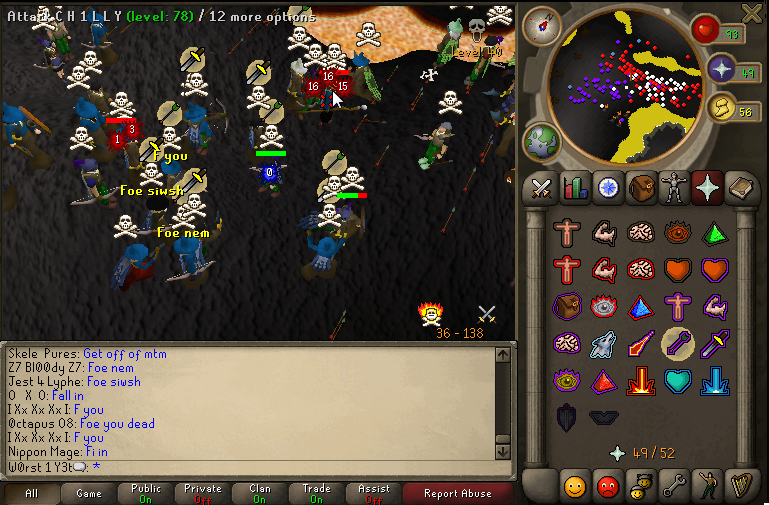The height and width of the screenshot is (505, 769).
Task: Open the backpack Inventory tab
Action: point(641,187)
